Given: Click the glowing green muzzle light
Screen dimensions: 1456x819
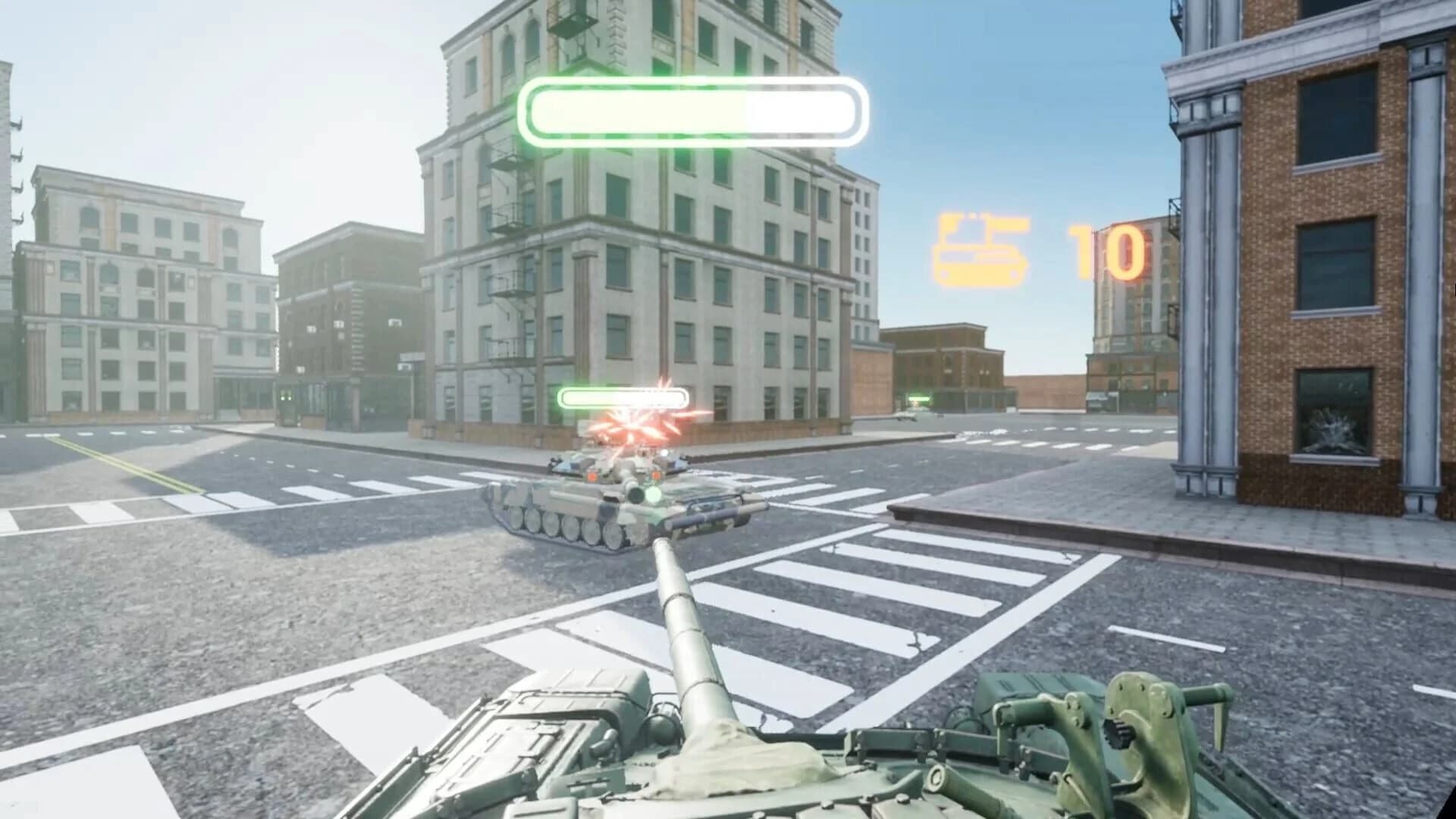Looking at the screenshot, I should (x=653, y=494).
